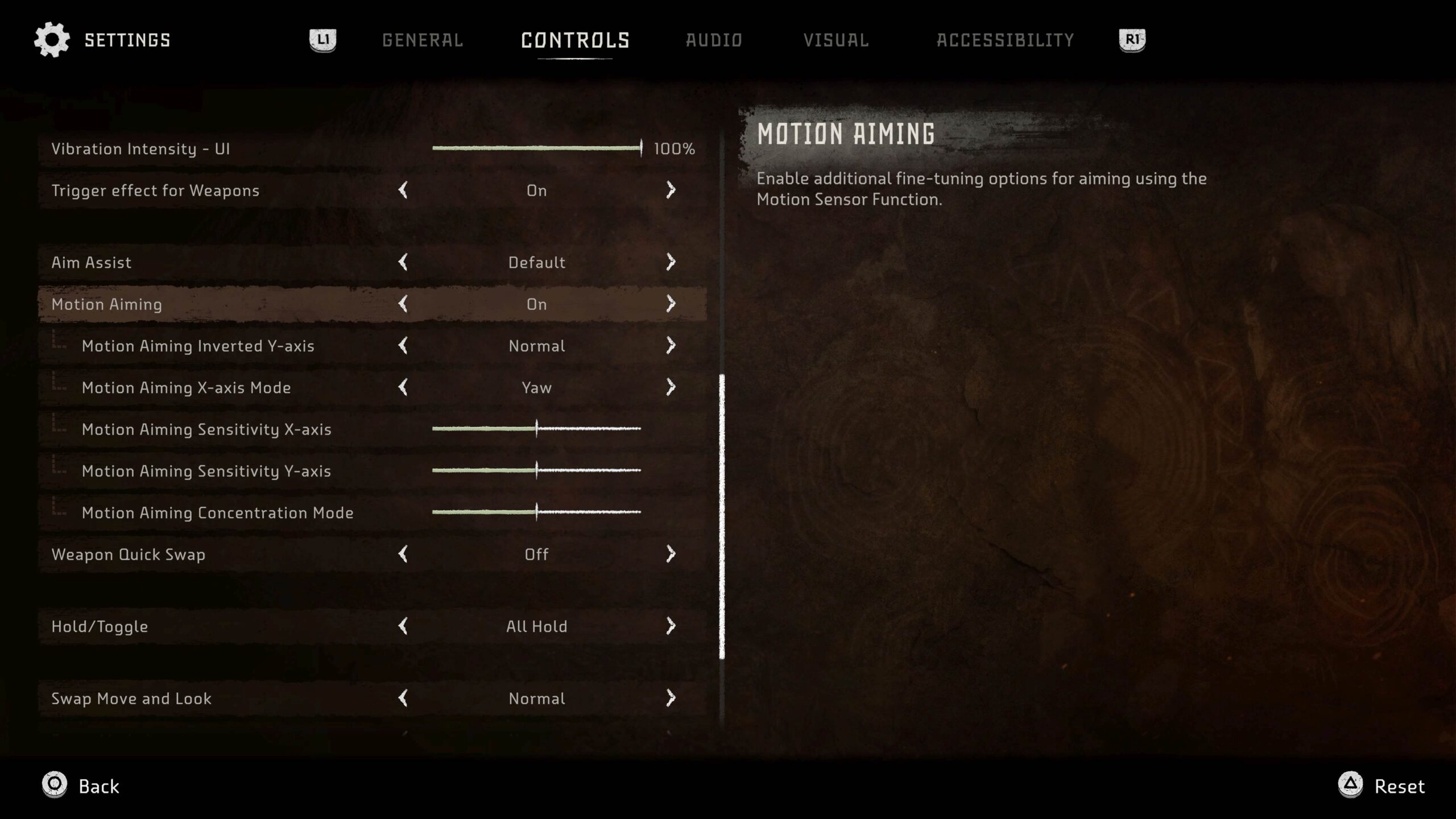The width and height of the screenshot is (1456, 819).
Task: Click left arrow for Aim Assist
Action: click(x=403, y=262)
